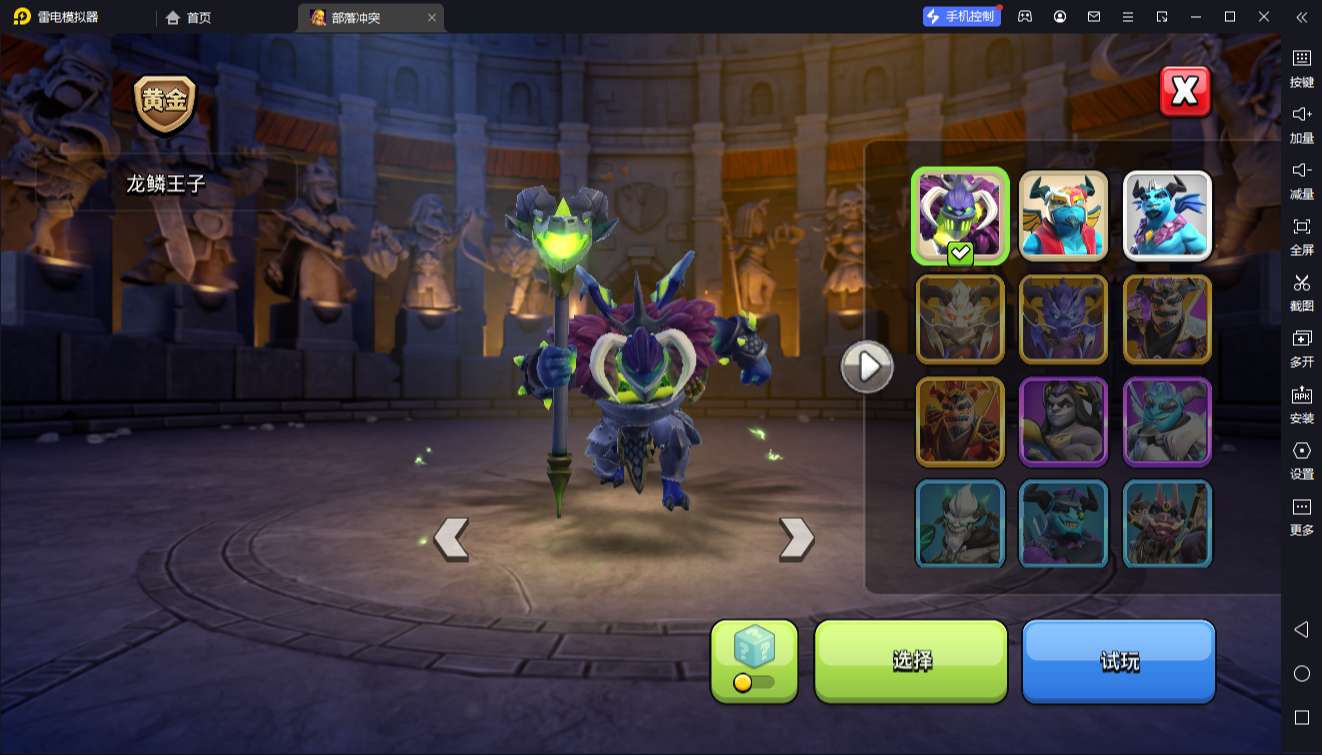Show the next skin with right arrow
The width and height of the screenshot is (1322, 755).
point(796,539)
